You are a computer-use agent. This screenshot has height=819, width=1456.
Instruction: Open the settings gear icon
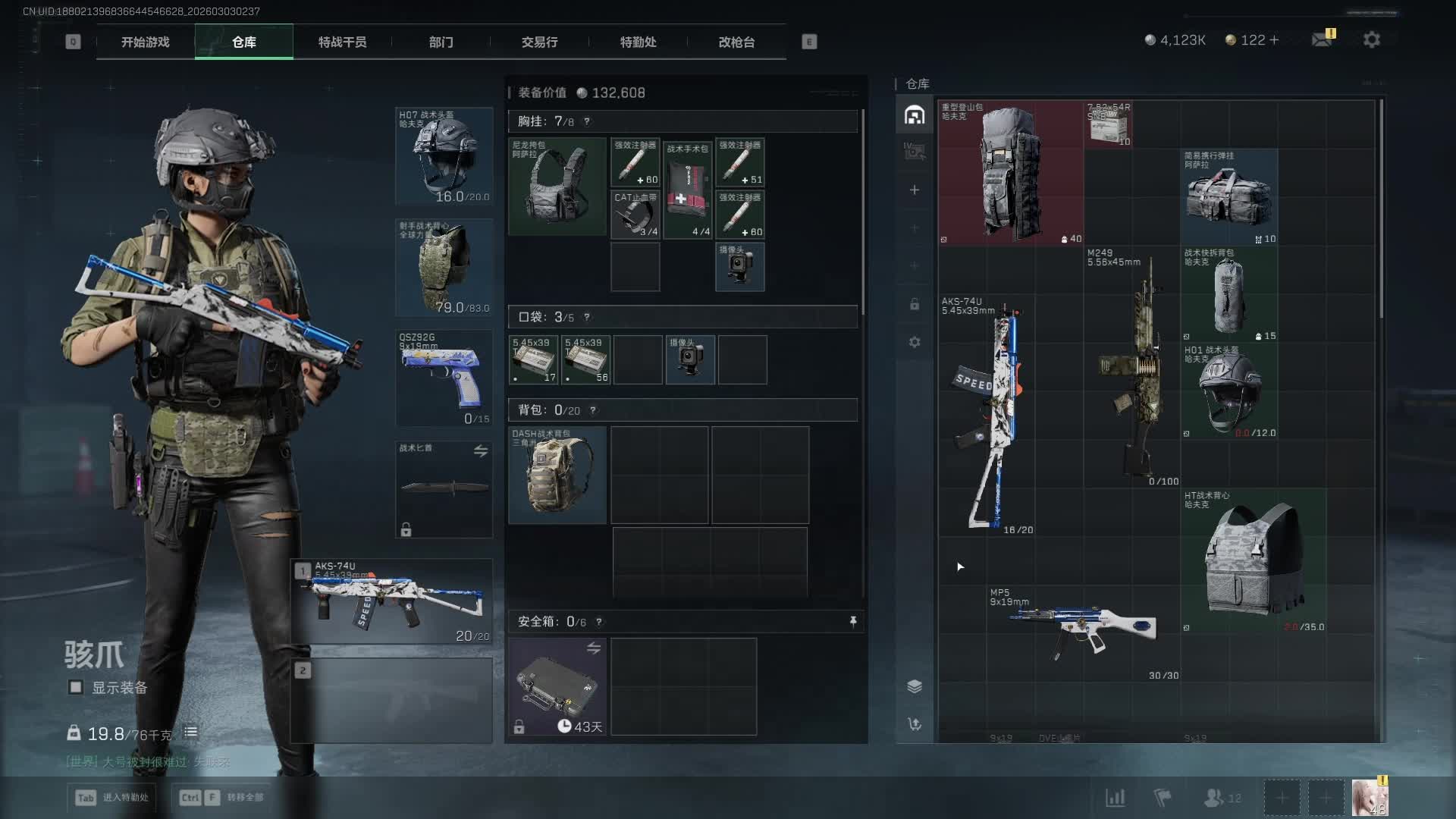coord(1371,39)
